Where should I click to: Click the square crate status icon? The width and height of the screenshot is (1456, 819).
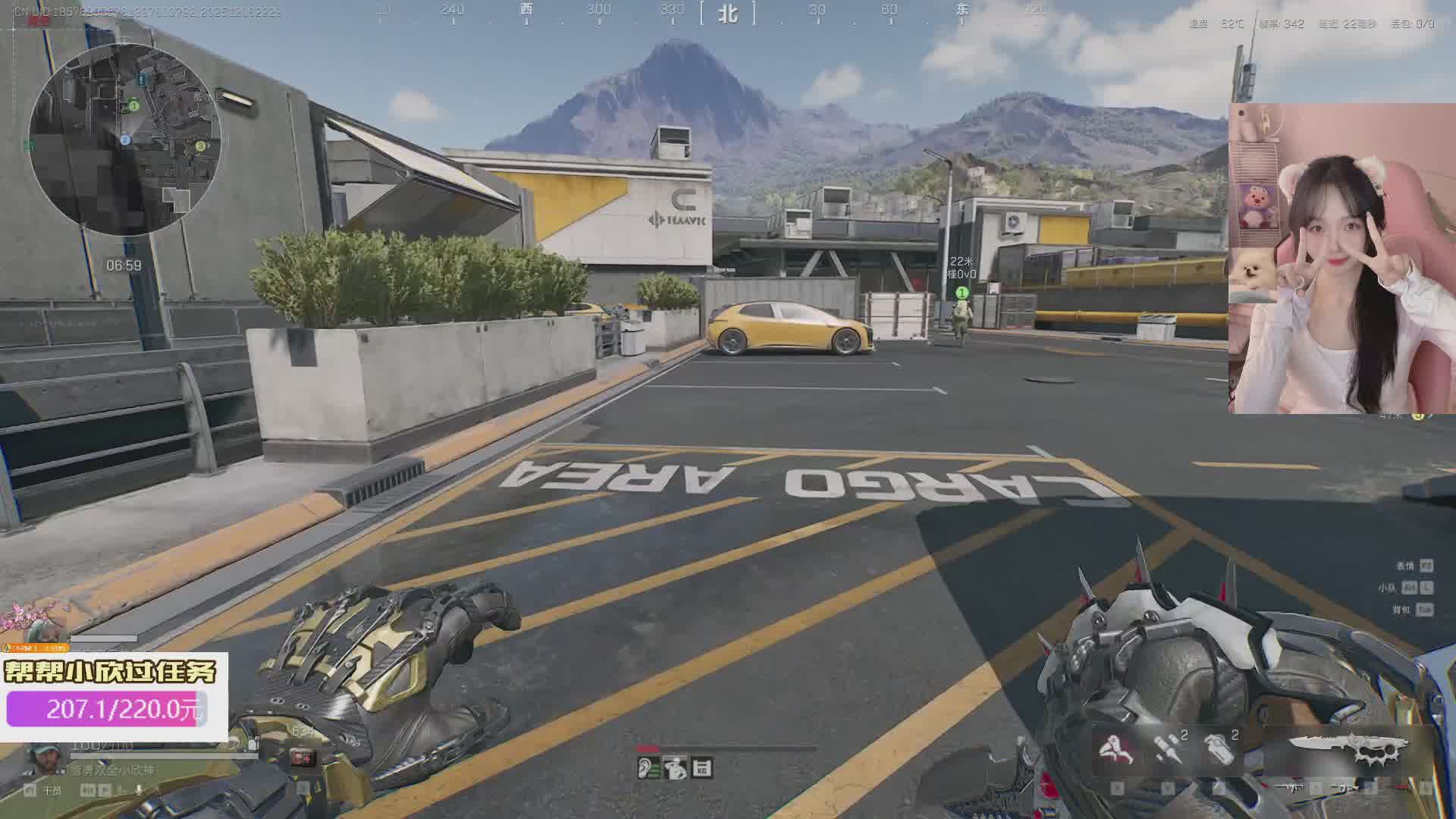coord(702,768)
